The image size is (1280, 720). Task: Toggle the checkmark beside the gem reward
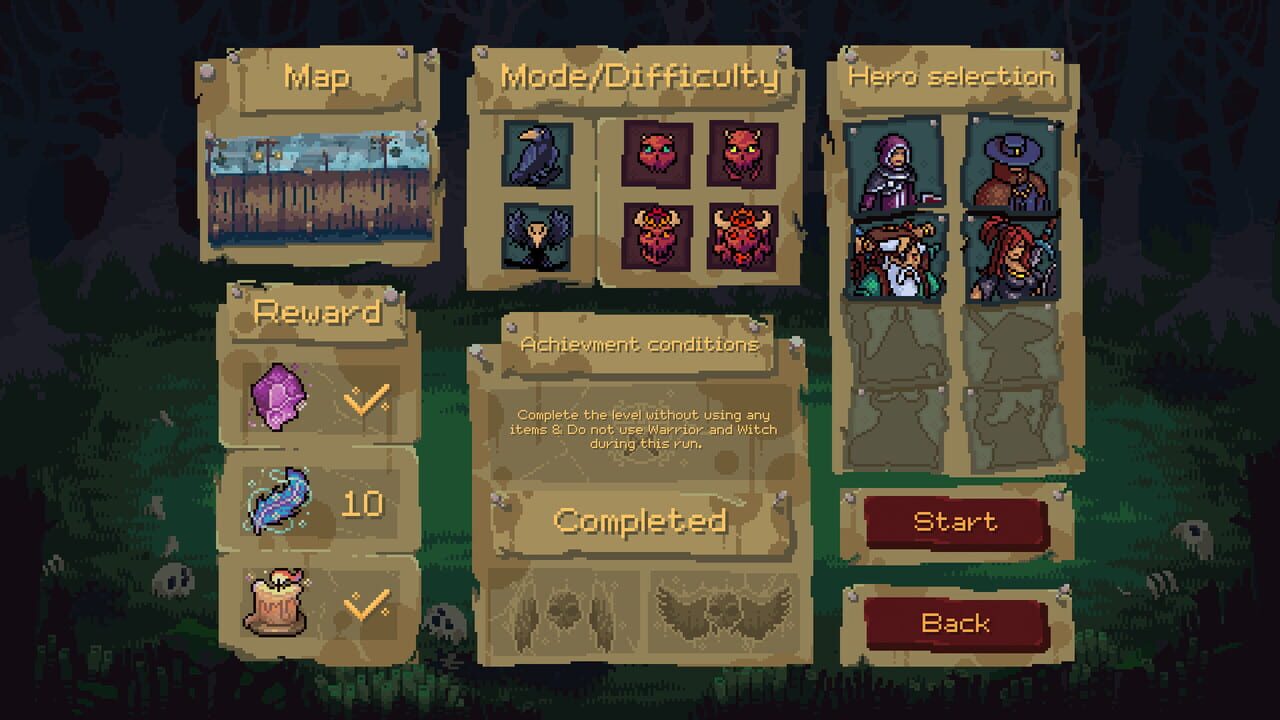[x=366, y=399]
